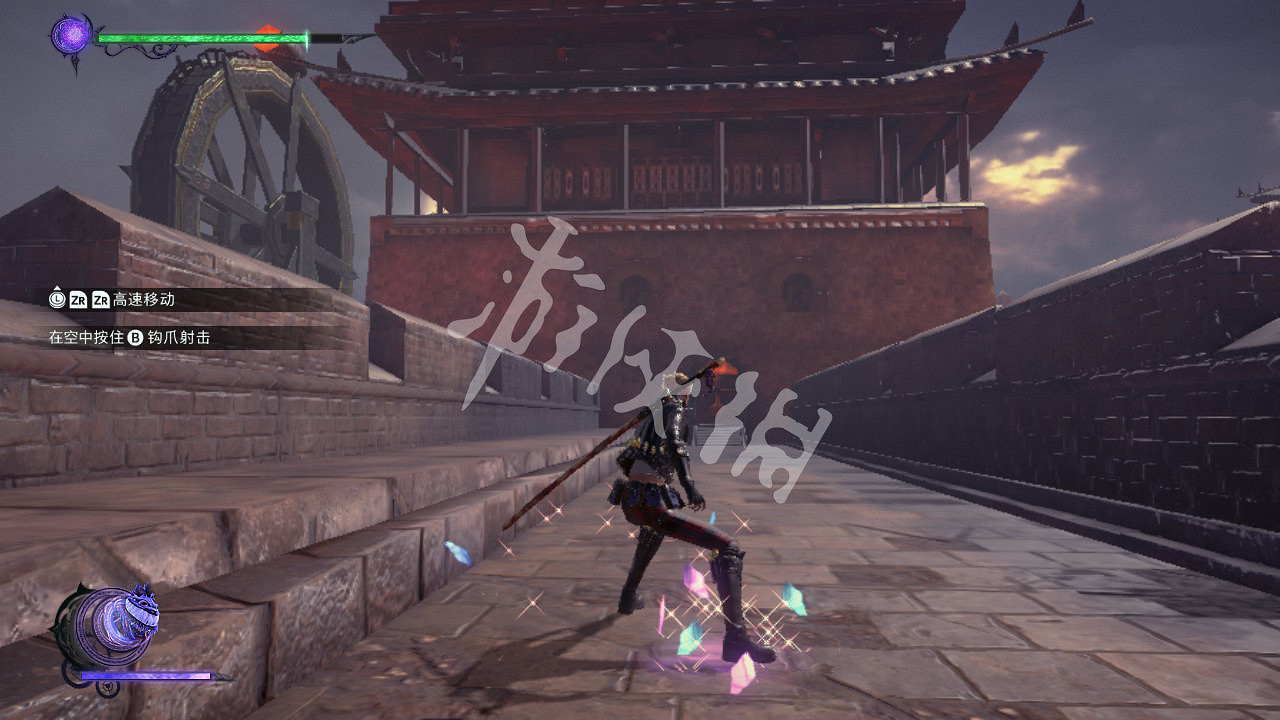Screen dimensions: 1280x720
Task: Select the first ZR button prompt icon
Action: coord(76,300)
